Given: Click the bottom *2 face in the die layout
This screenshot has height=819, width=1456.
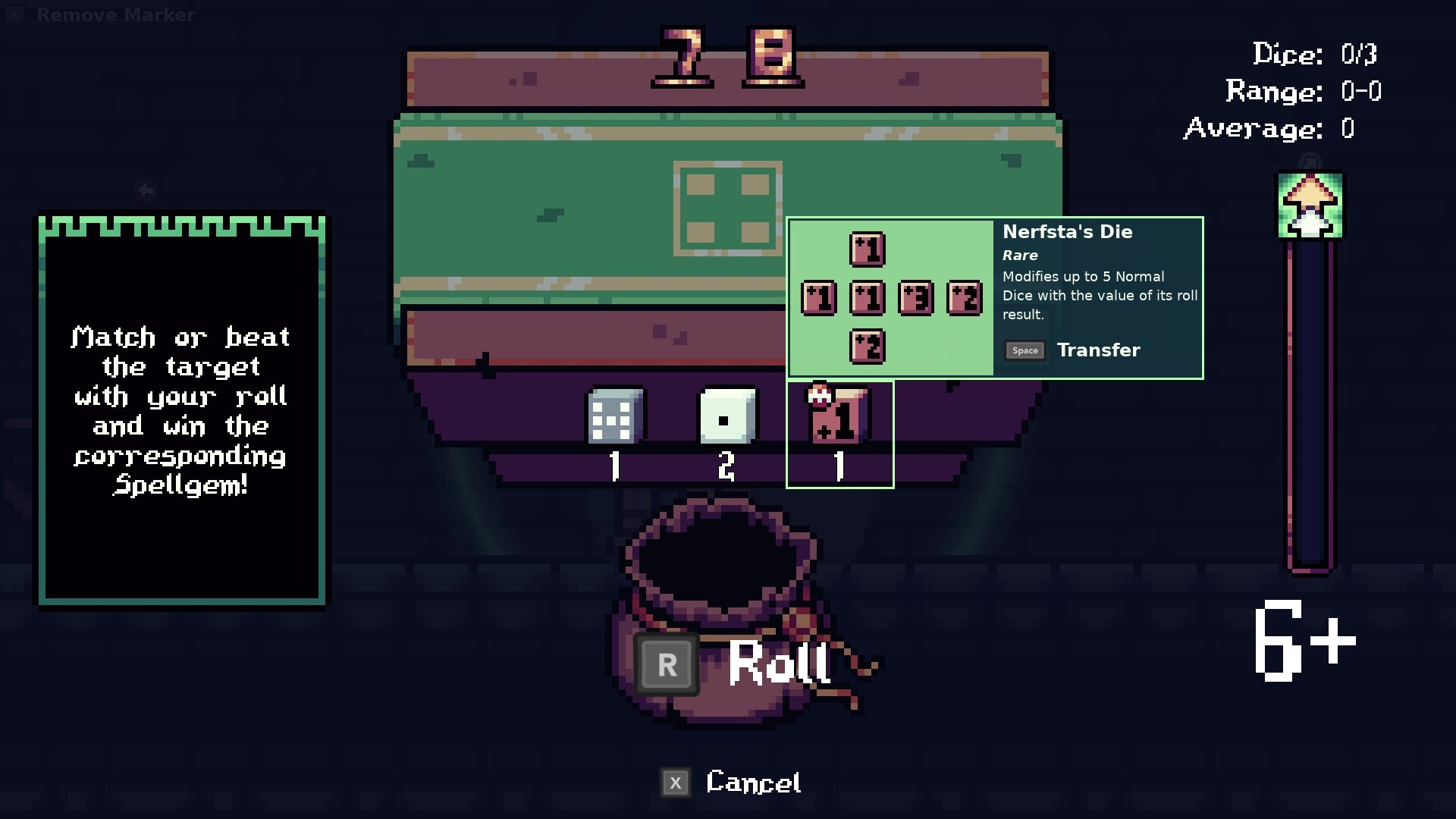Looking at the screenshot, I should [868, 347].
